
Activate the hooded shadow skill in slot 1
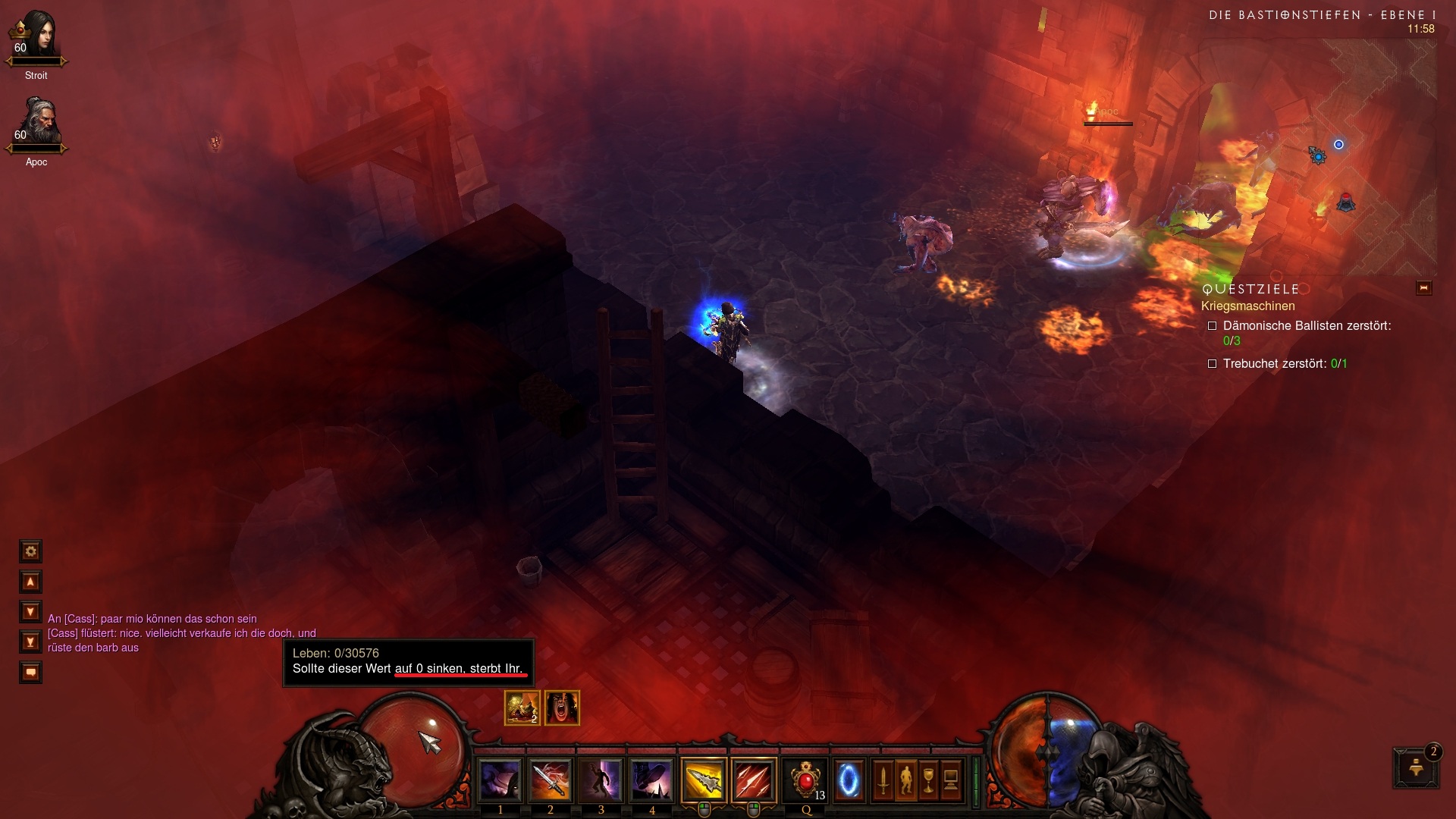pos(500,780)
